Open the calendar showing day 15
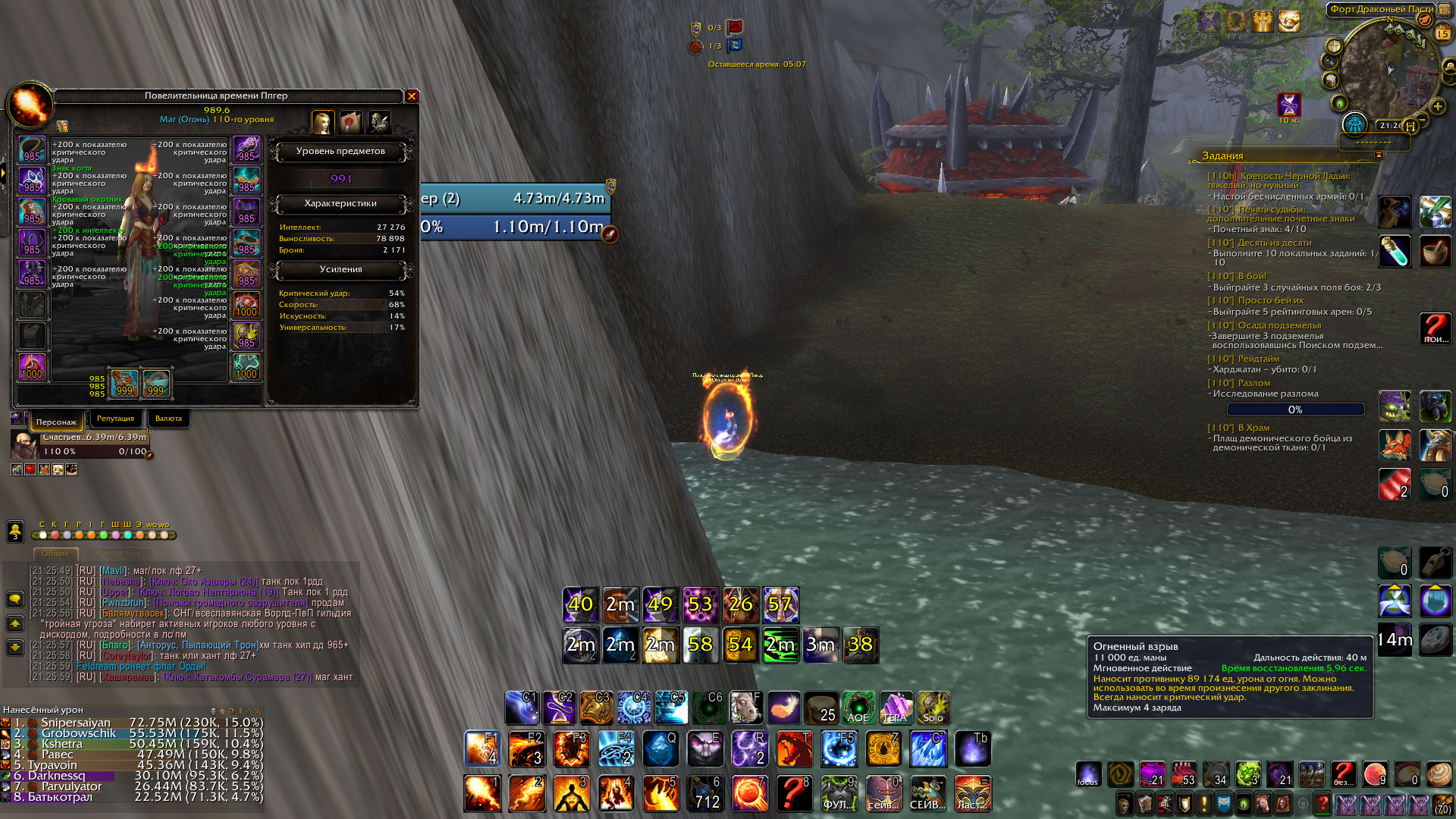 1442,33
